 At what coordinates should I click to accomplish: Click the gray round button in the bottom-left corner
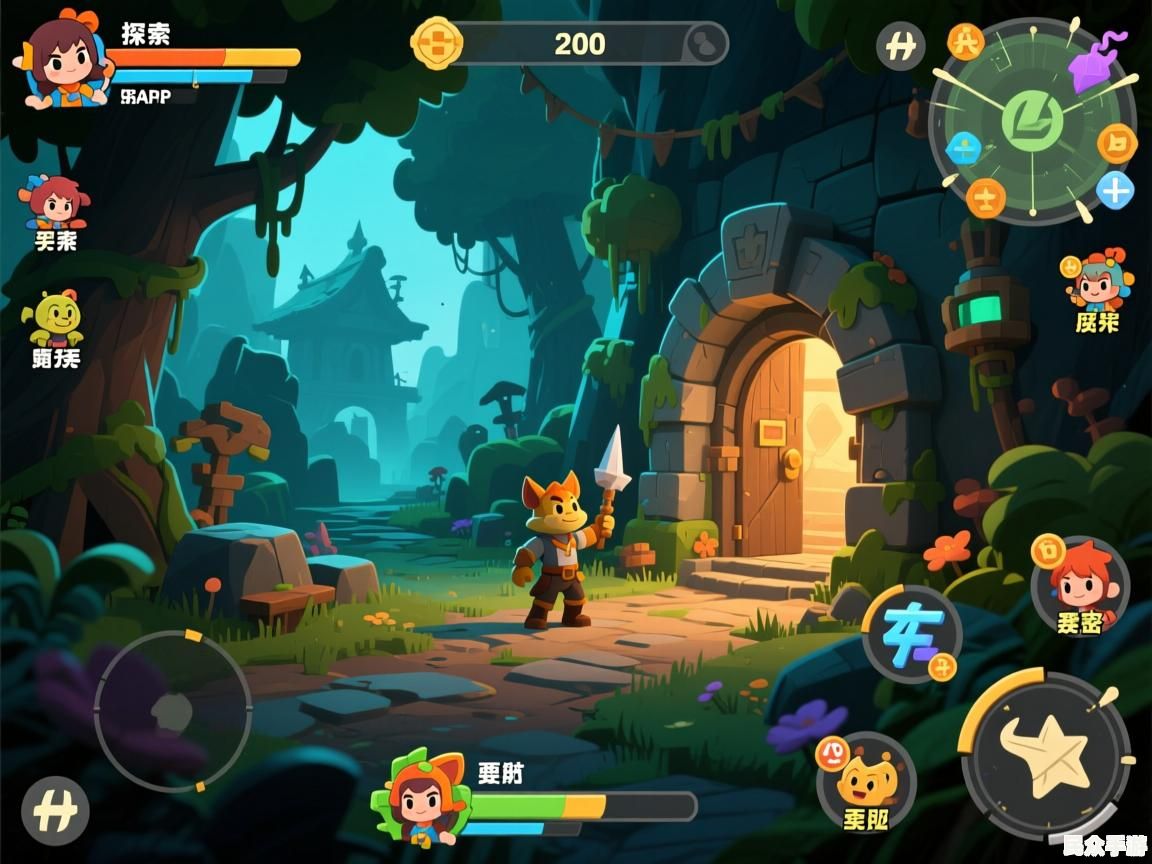pyautogui.click(x=55, y=810)
